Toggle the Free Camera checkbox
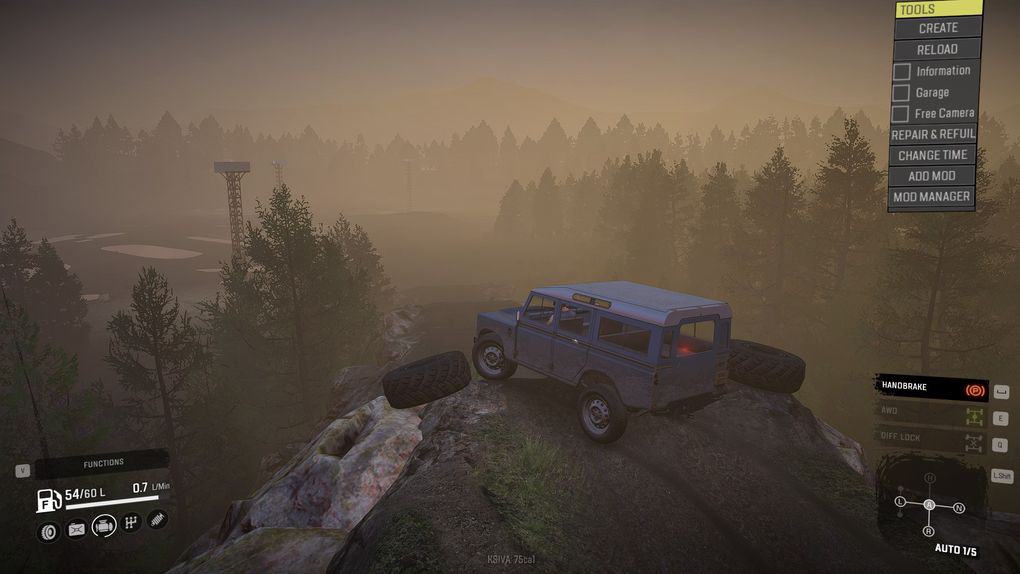Screen dimensions: 1020x574 click(901, 114)
